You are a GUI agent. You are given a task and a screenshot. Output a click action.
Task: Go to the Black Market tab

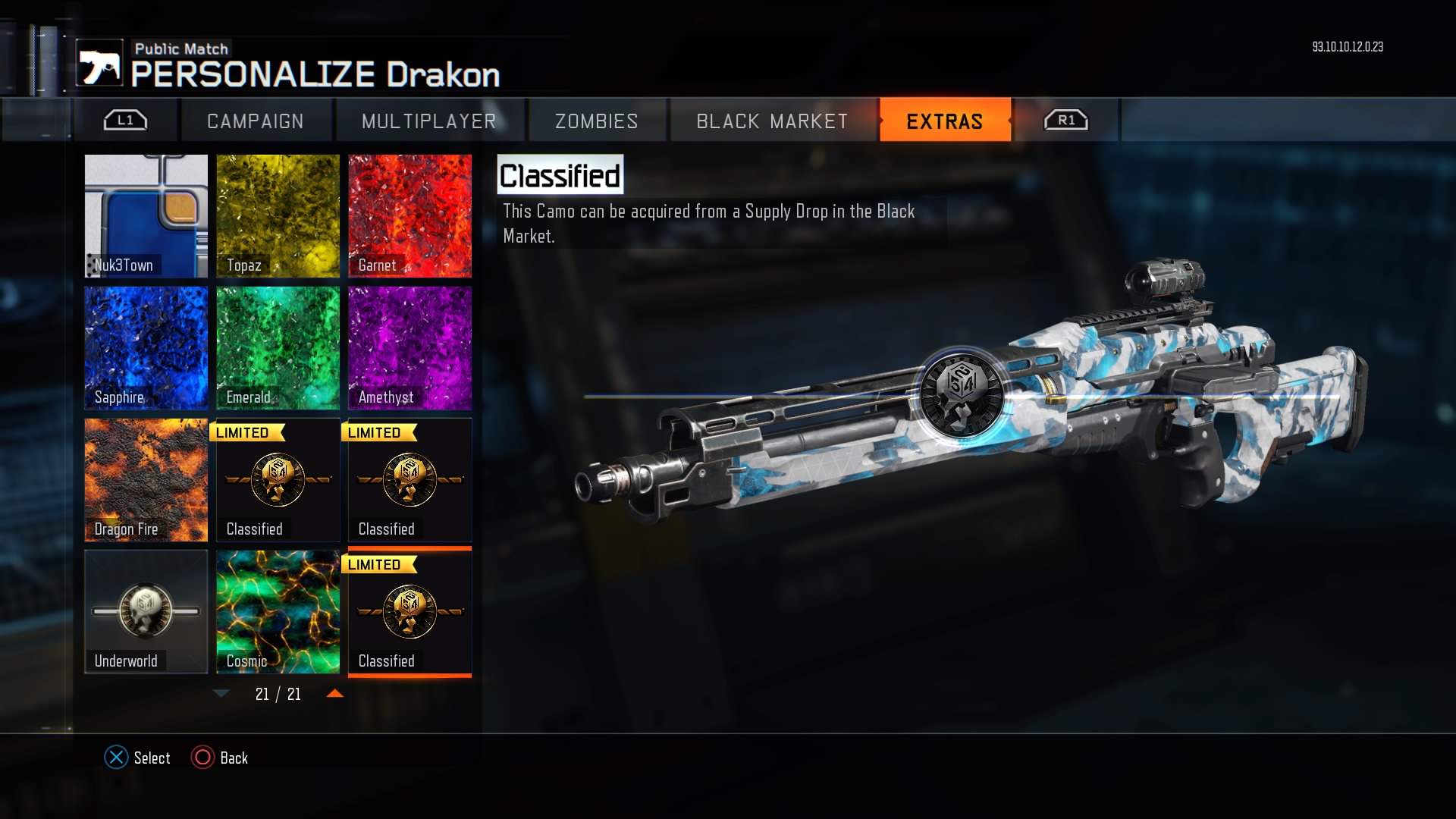(x=772, y=121)
